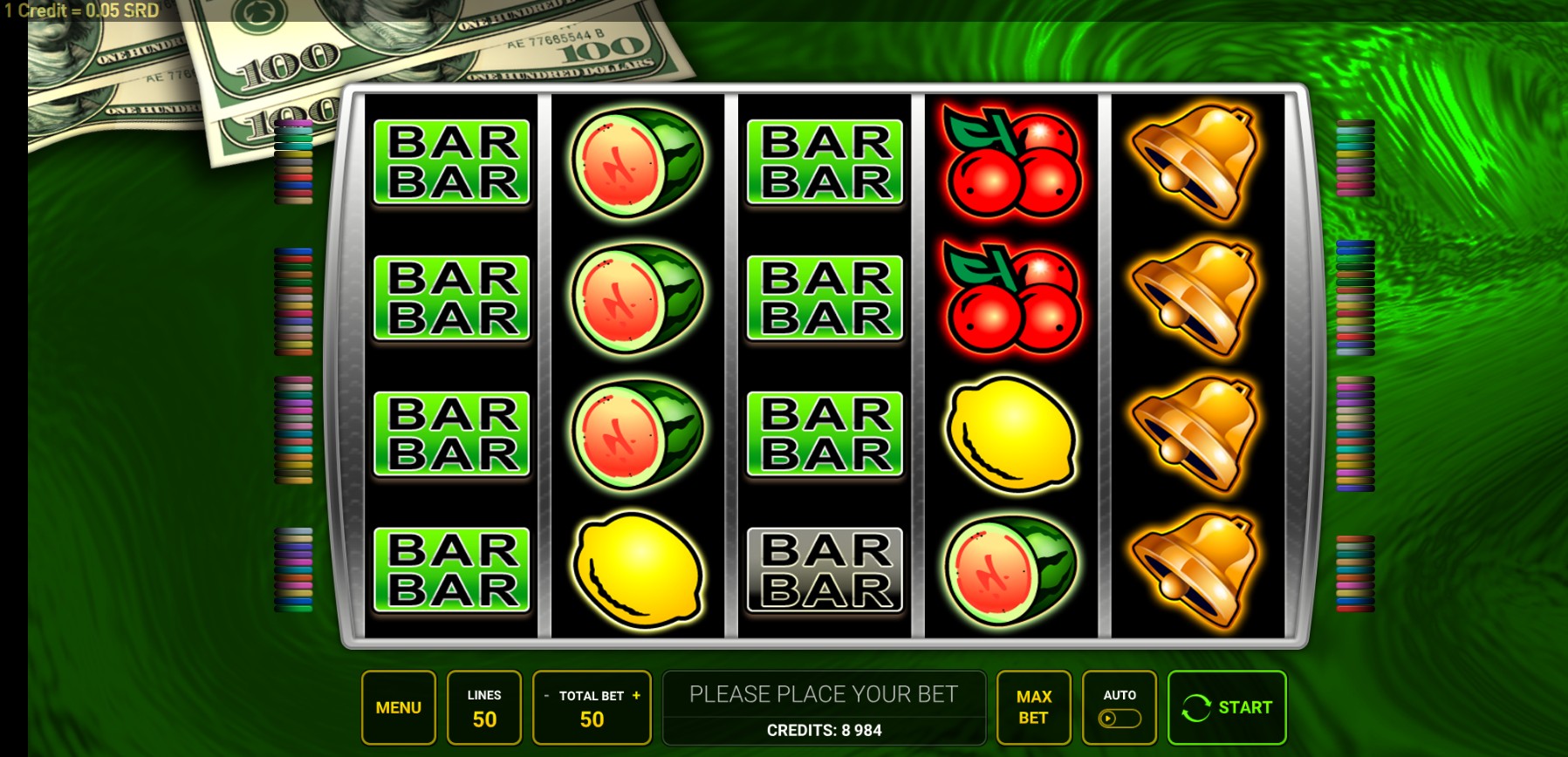Viewport: 1568px width, 757px height.
Task: Select the TOTAL BET panel
Action: (x=592, y=706)
